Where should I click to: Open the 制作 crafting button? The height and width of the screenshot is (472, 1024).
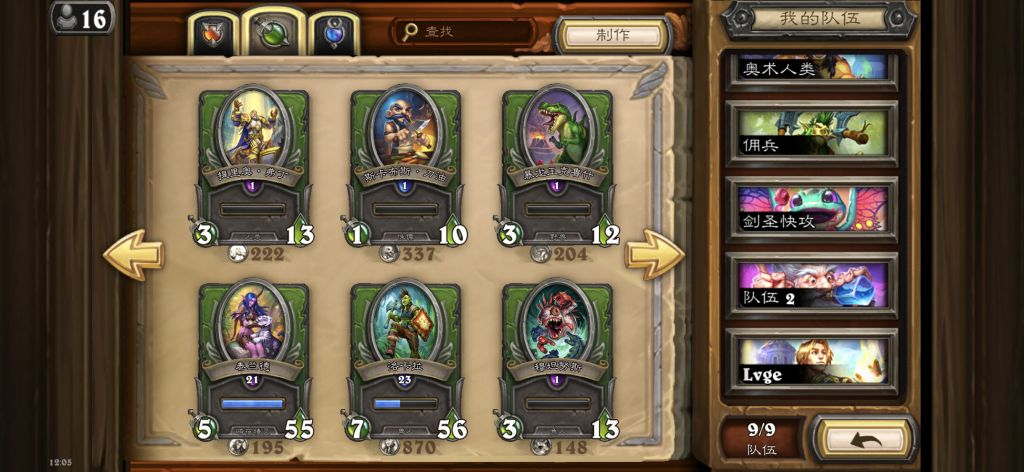[612, 35]
